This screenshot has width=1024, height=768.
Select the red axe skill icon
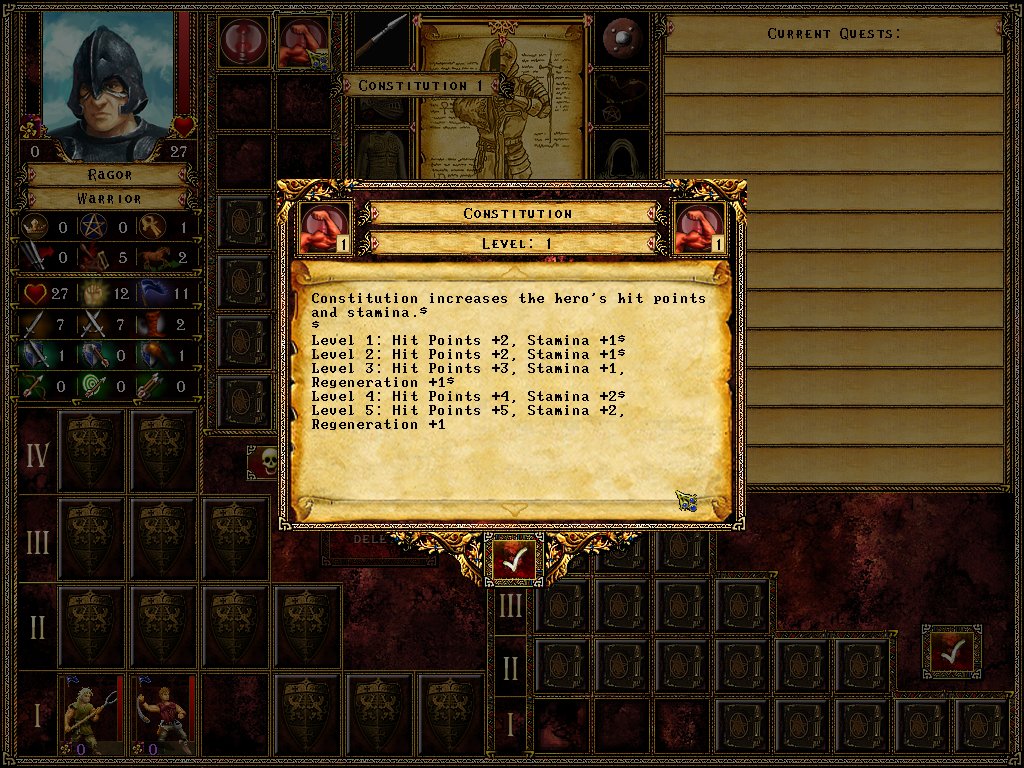[244, 42]
